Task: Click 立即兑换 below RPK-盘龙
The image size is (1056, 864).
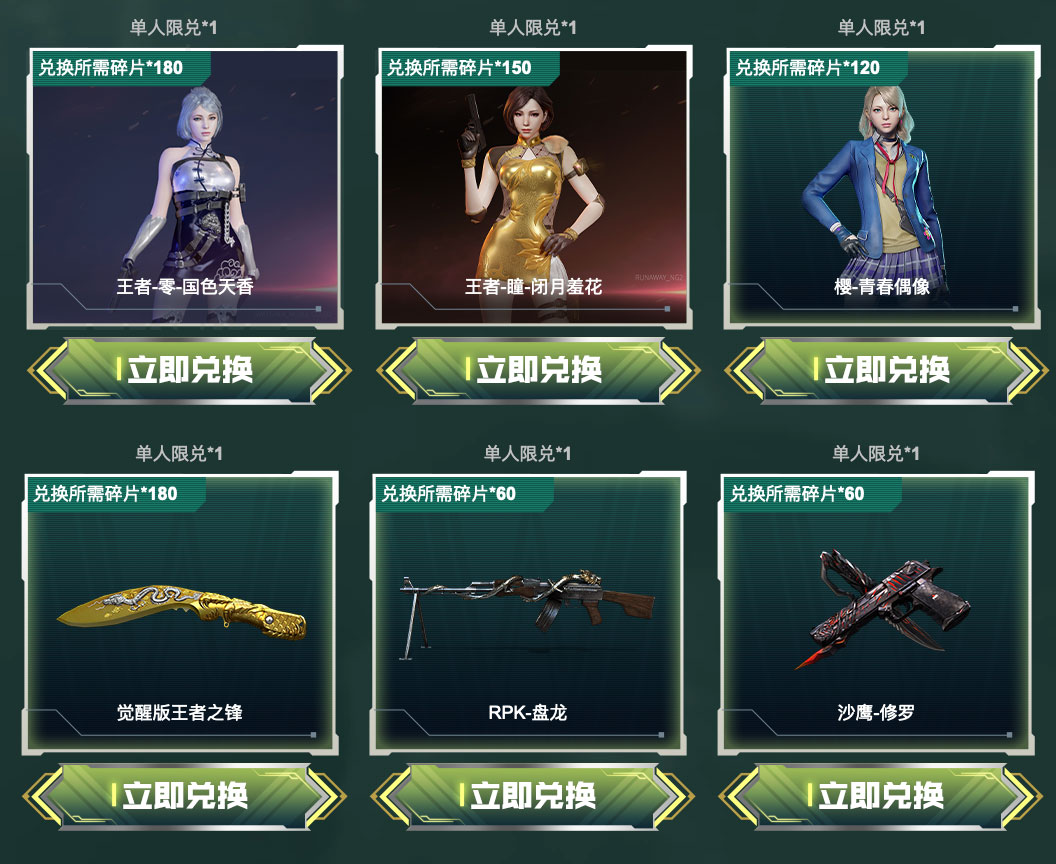Action: point(531,796)
